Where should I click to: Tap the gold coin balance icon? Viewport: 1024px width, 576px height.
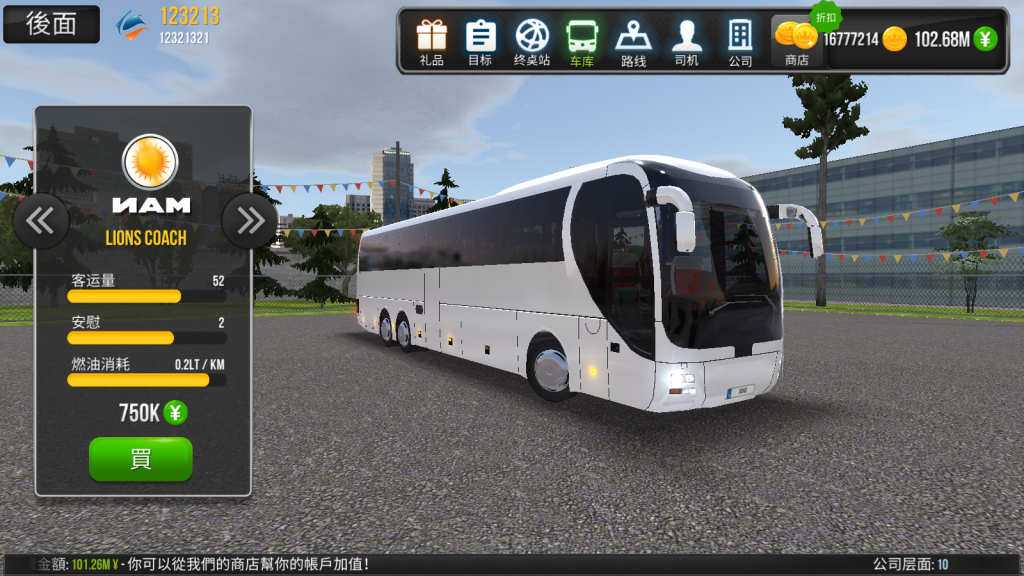tap(894, 39)
